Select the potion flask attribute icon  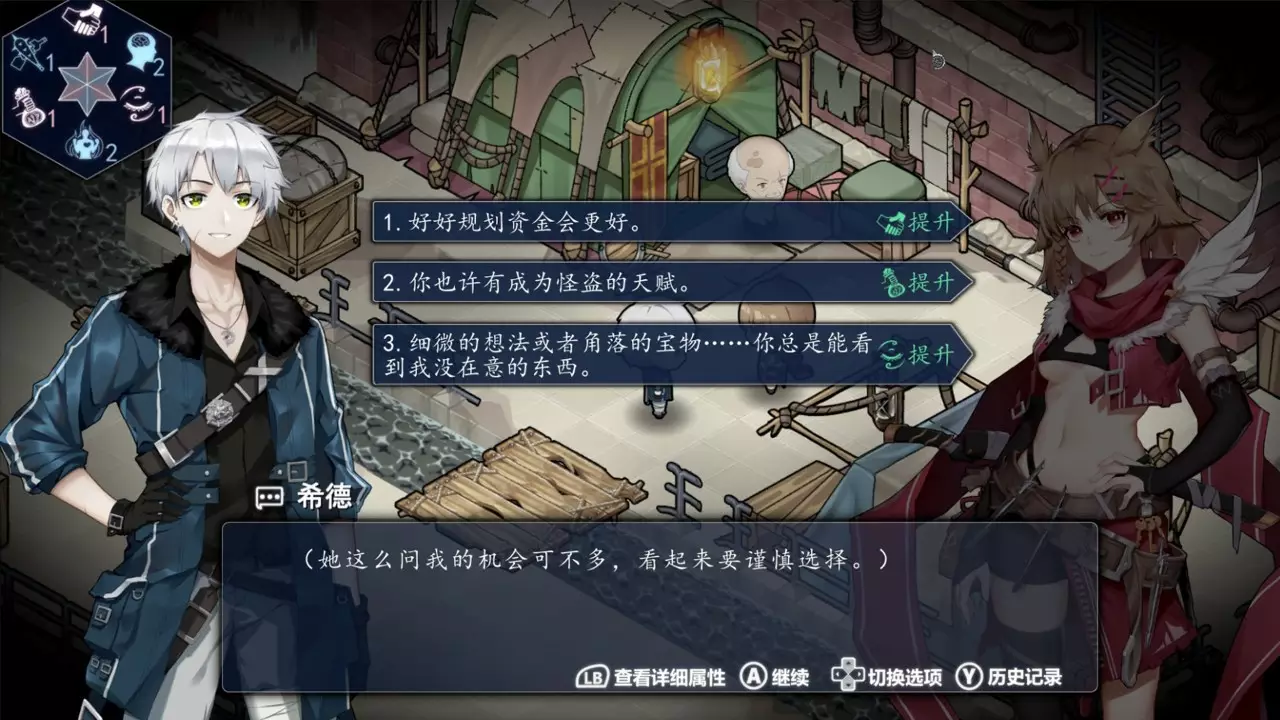tap(27, 106)
